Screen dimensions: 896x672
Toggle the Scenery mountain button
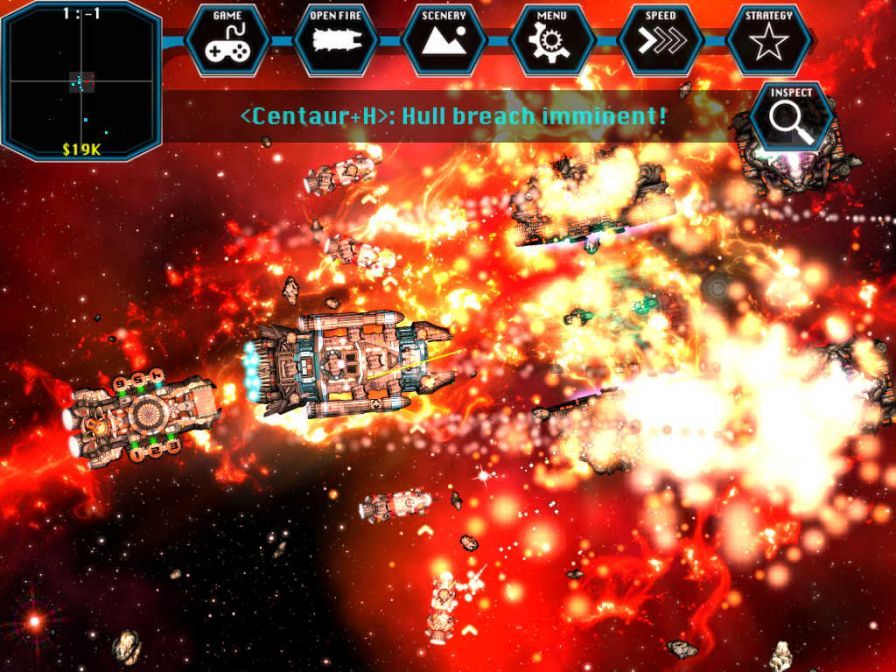(444, 40)
